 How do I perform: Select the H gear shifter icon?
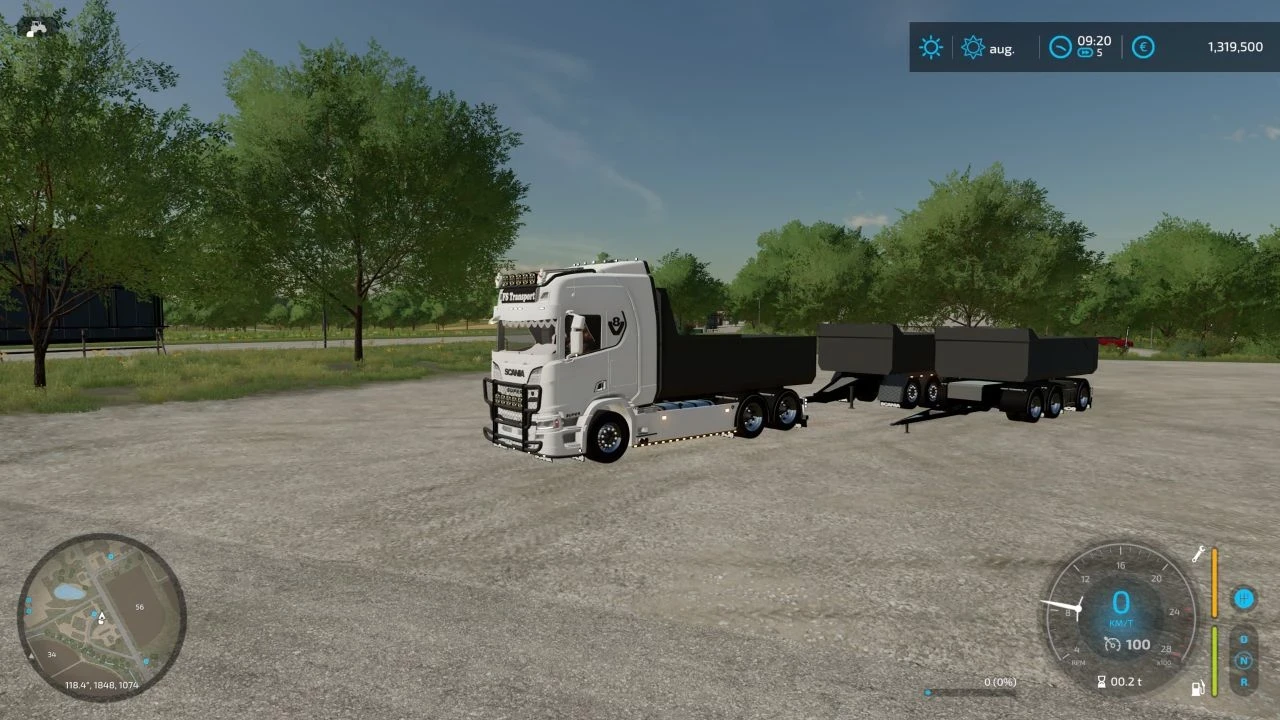[1243, 599]
